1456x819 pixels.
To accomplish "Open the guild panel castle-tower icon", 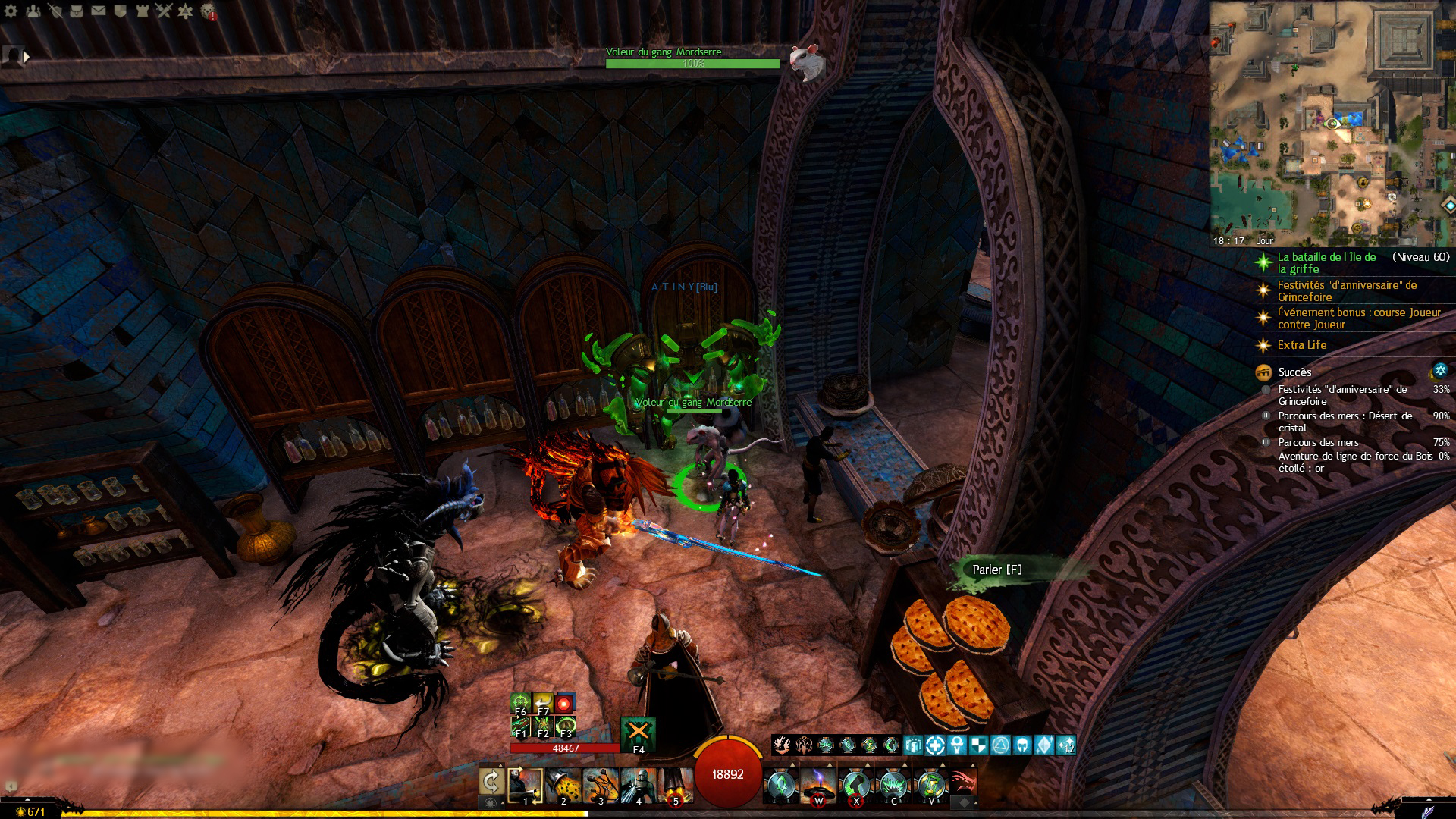I will coord(142,11).
